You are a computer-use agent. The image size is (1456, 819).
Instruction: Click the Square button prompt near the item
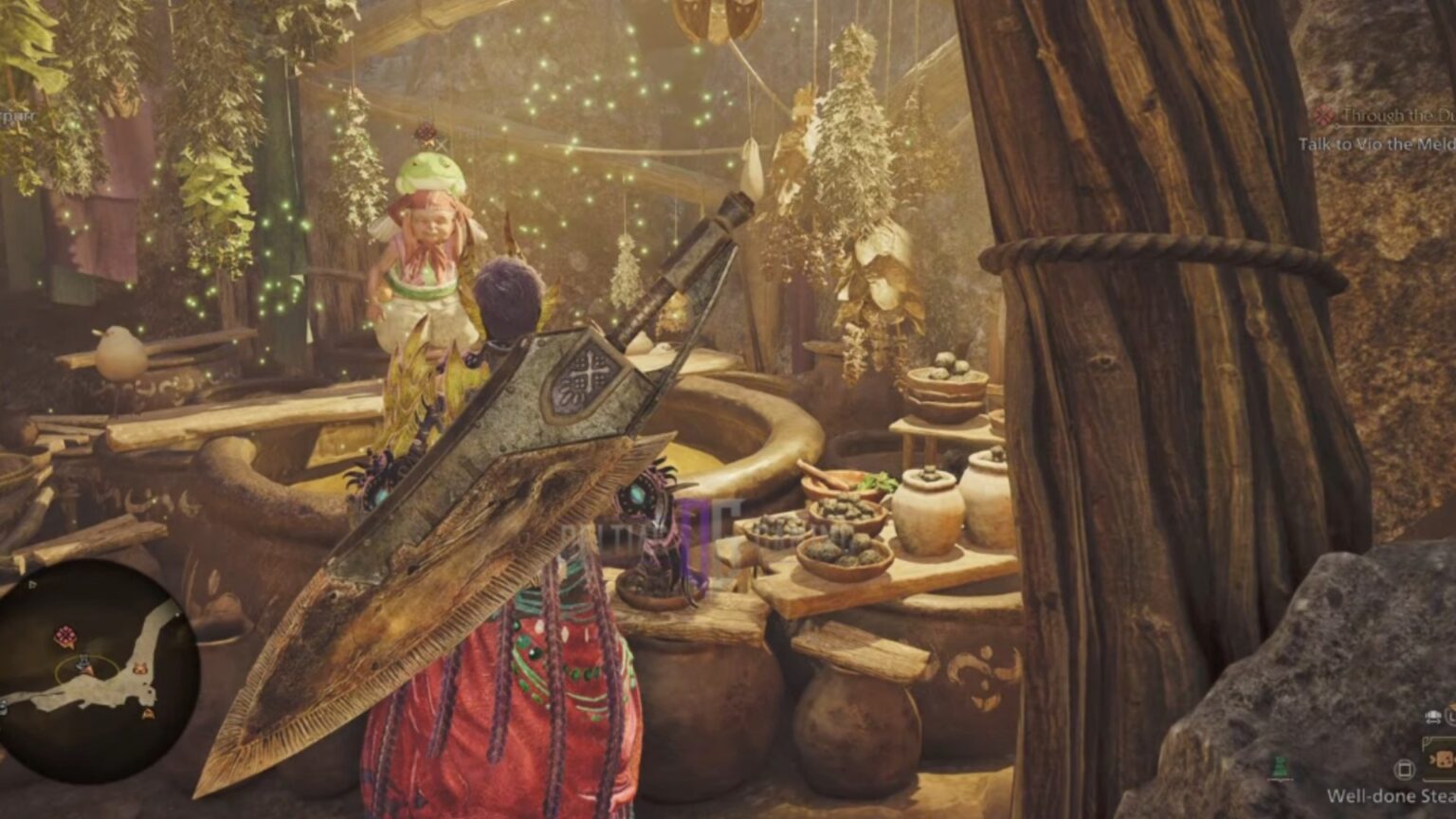tap(1405, 770)
